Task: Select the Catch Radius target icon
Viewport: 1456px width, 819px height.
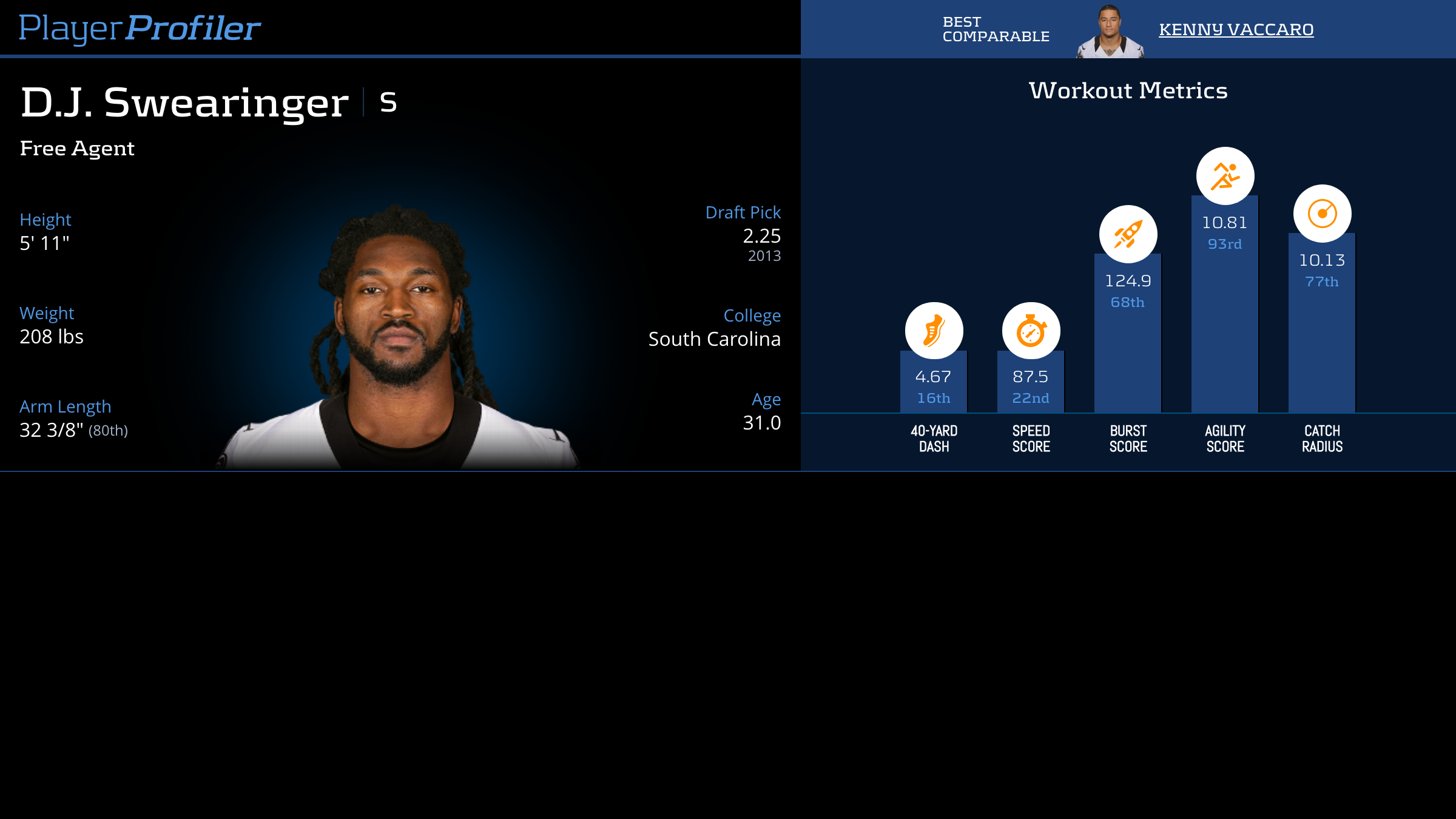Action: click(x=1322, y=214)
